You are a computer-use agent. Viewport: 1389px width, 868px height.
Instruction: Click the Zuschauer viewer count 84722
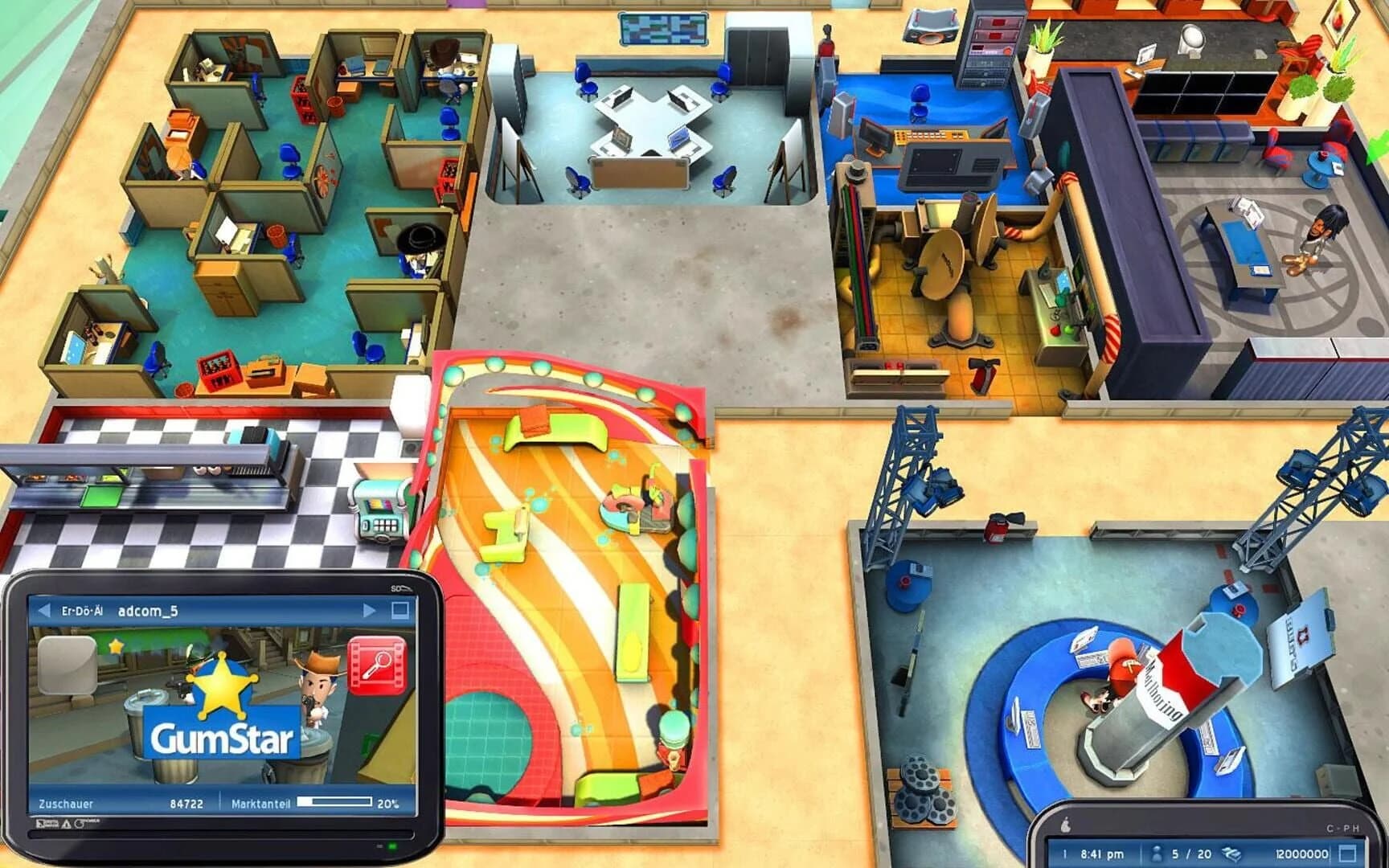click(x=186, y=804)
